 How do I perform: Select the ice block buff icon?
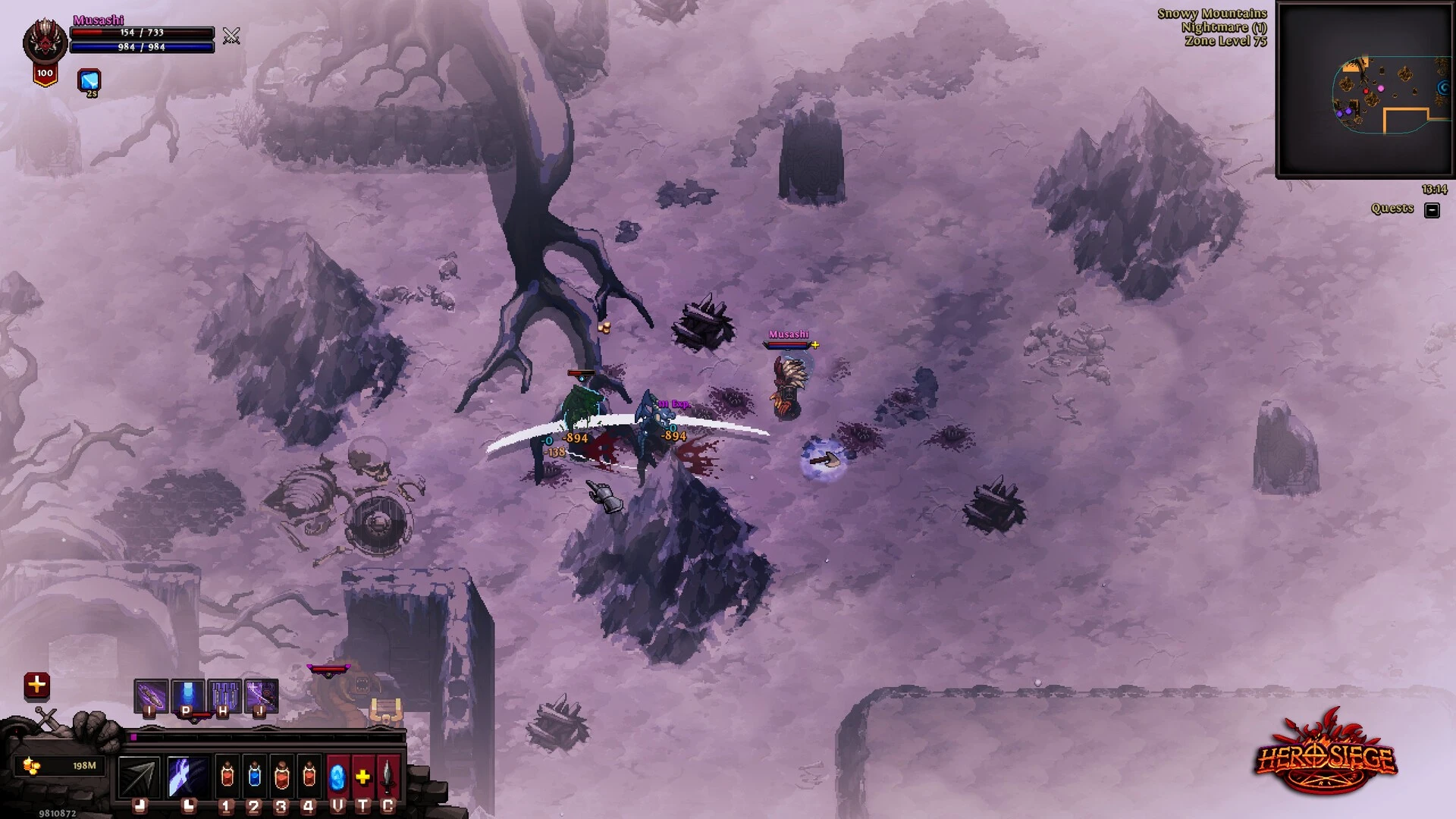(89, 80)
